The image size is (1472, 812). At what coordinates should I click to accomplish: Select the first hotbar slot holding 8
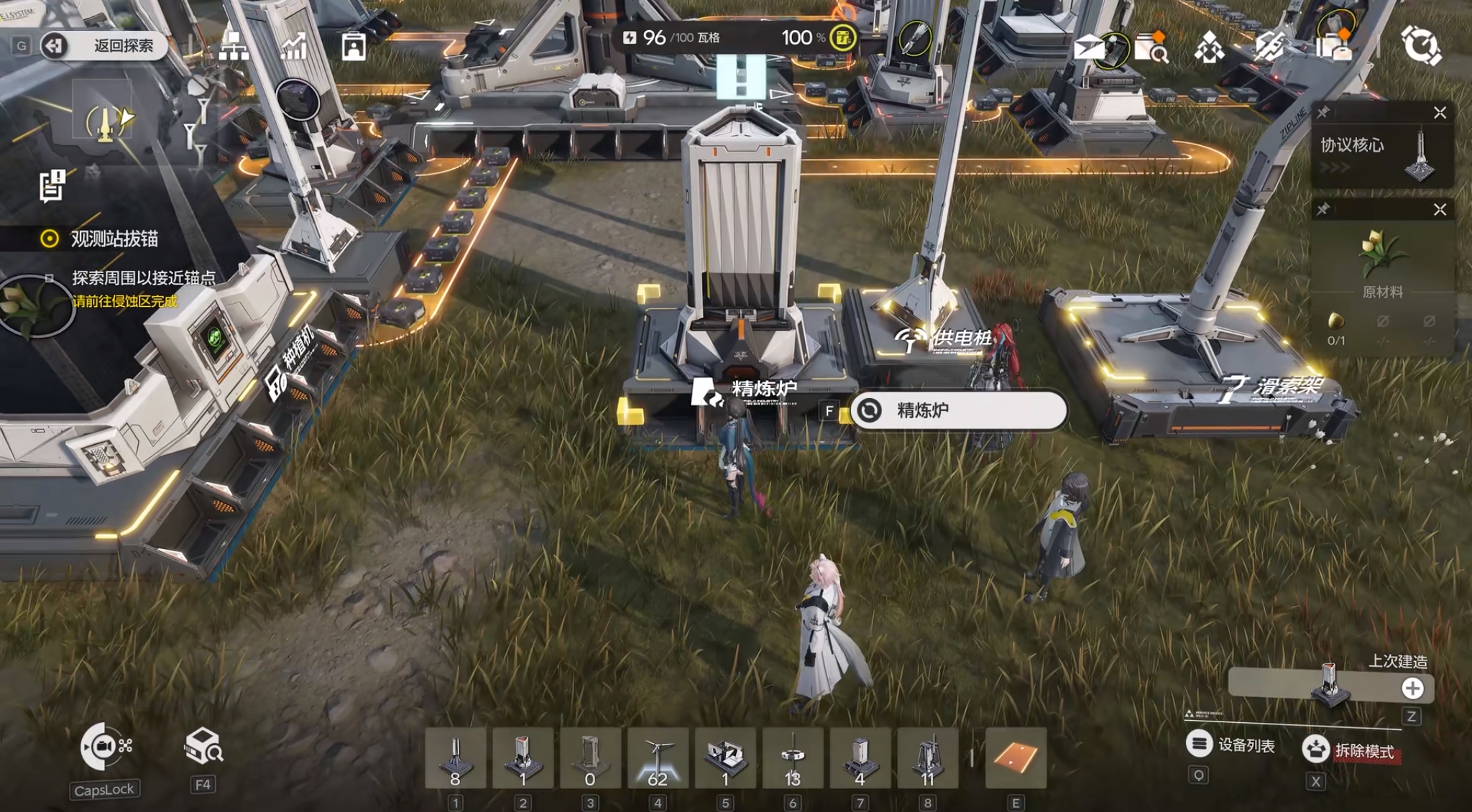click(x=455, y=758)
